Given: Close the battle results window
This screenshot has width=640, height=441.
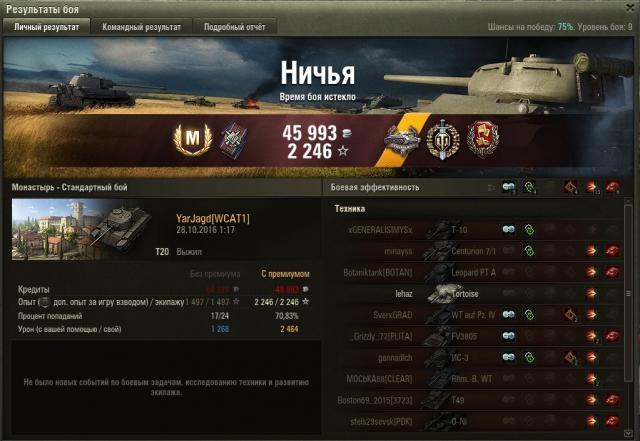Looking at the screenshot, I should [x=628, y=8].
